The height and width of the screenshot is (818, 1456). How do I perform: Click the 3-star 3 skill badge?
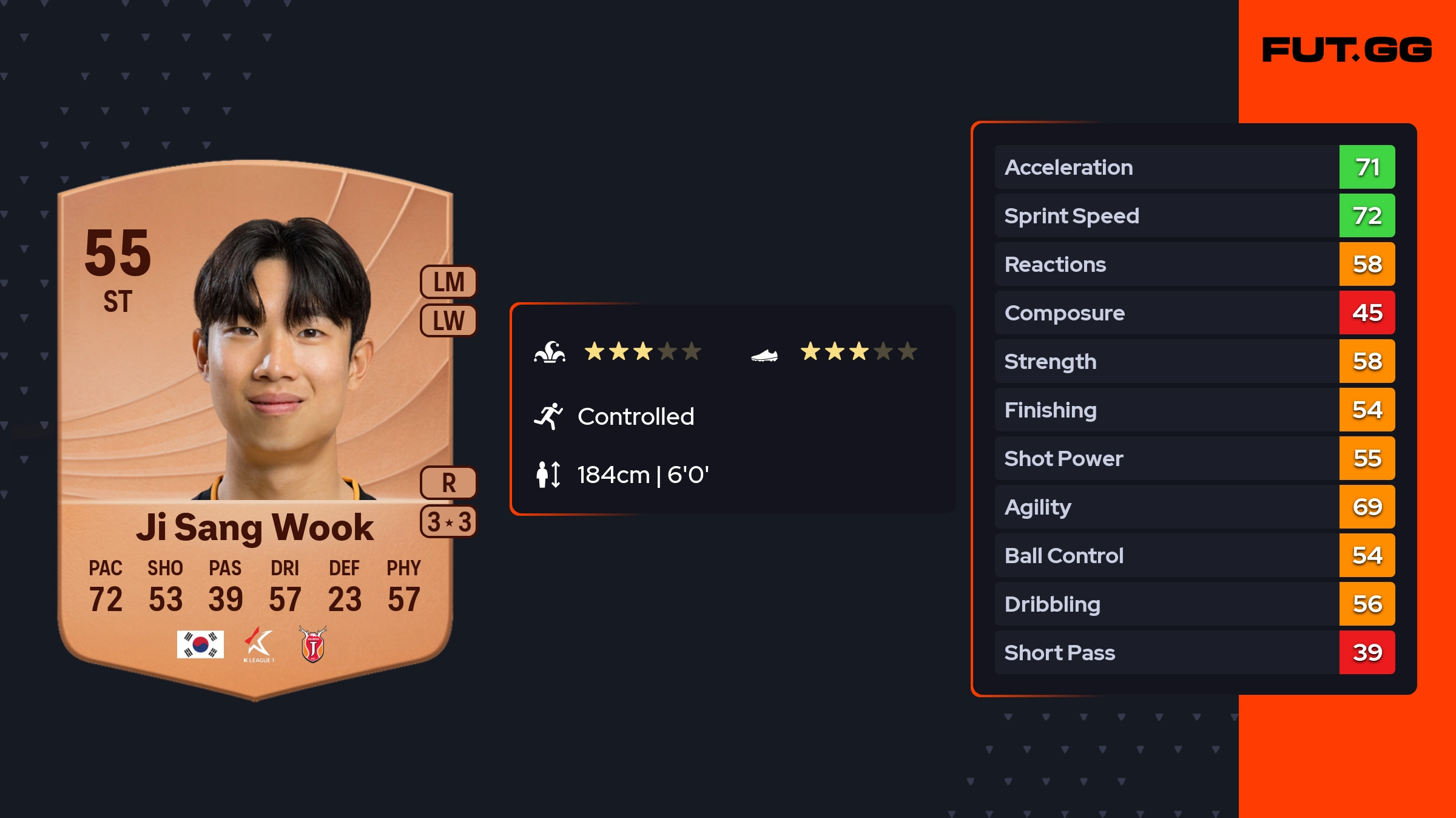coord(448,522)
